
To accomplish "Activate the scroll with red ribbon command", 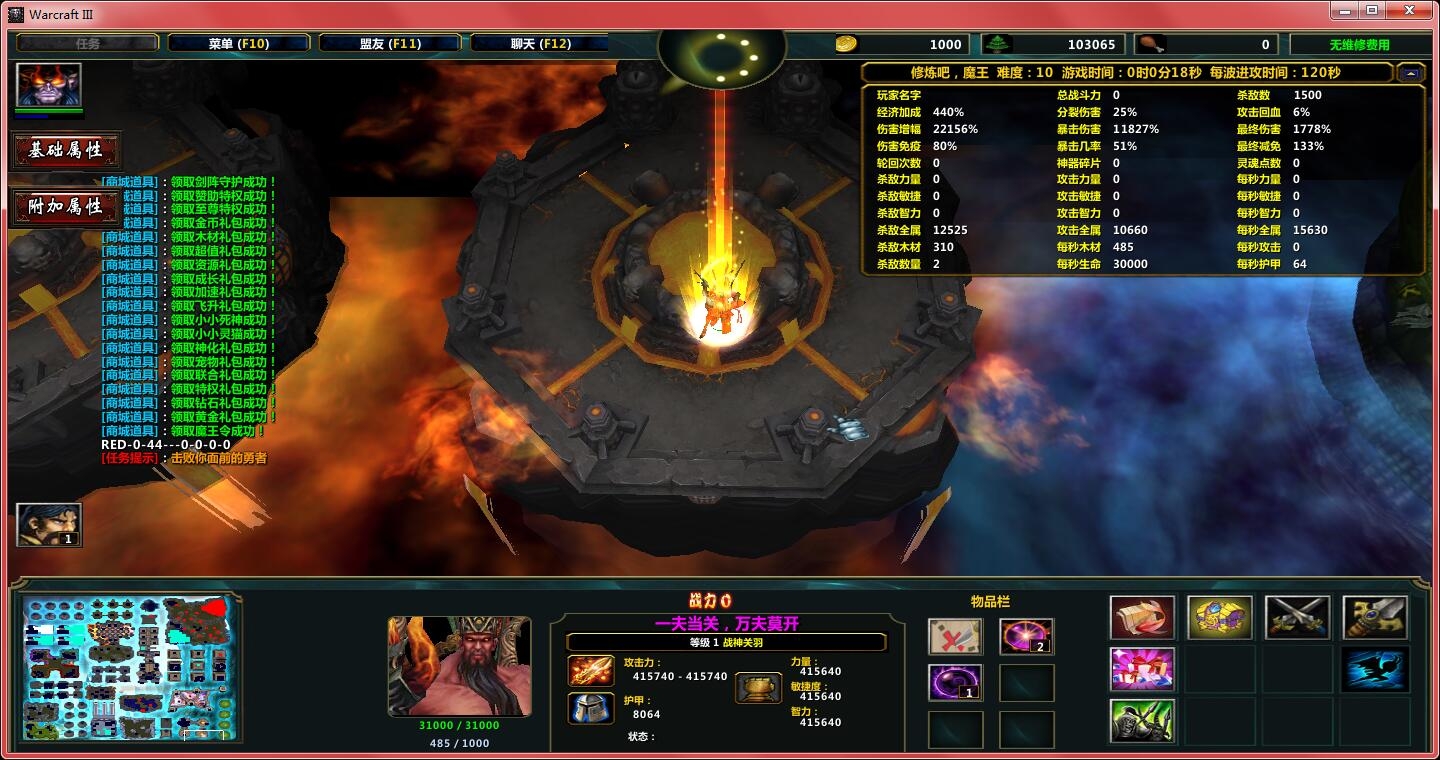I will click(x=1142, y=618).
